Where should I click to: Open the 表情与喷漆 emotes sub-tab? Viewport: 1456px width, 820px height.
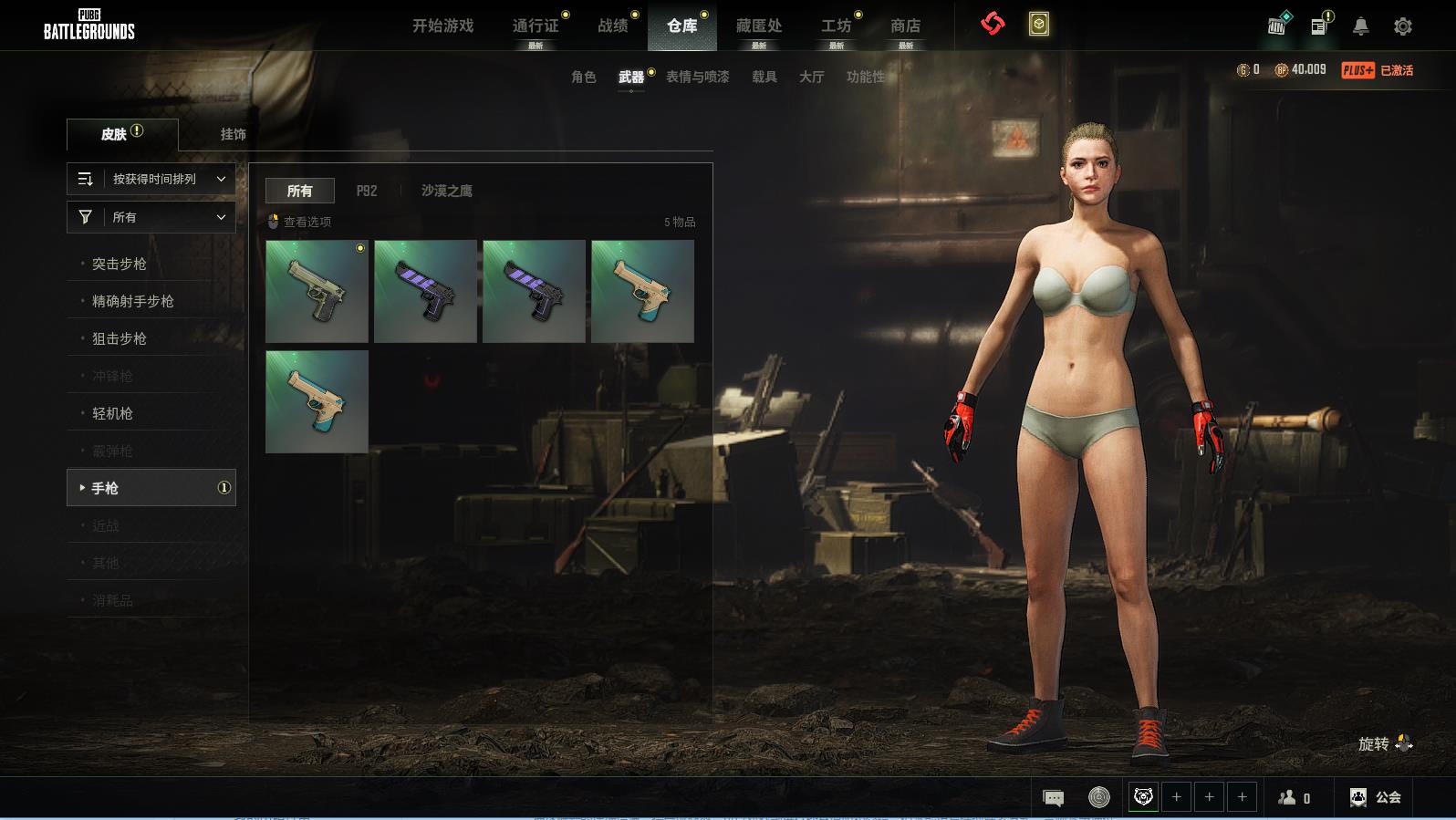(x=697, y=77)
